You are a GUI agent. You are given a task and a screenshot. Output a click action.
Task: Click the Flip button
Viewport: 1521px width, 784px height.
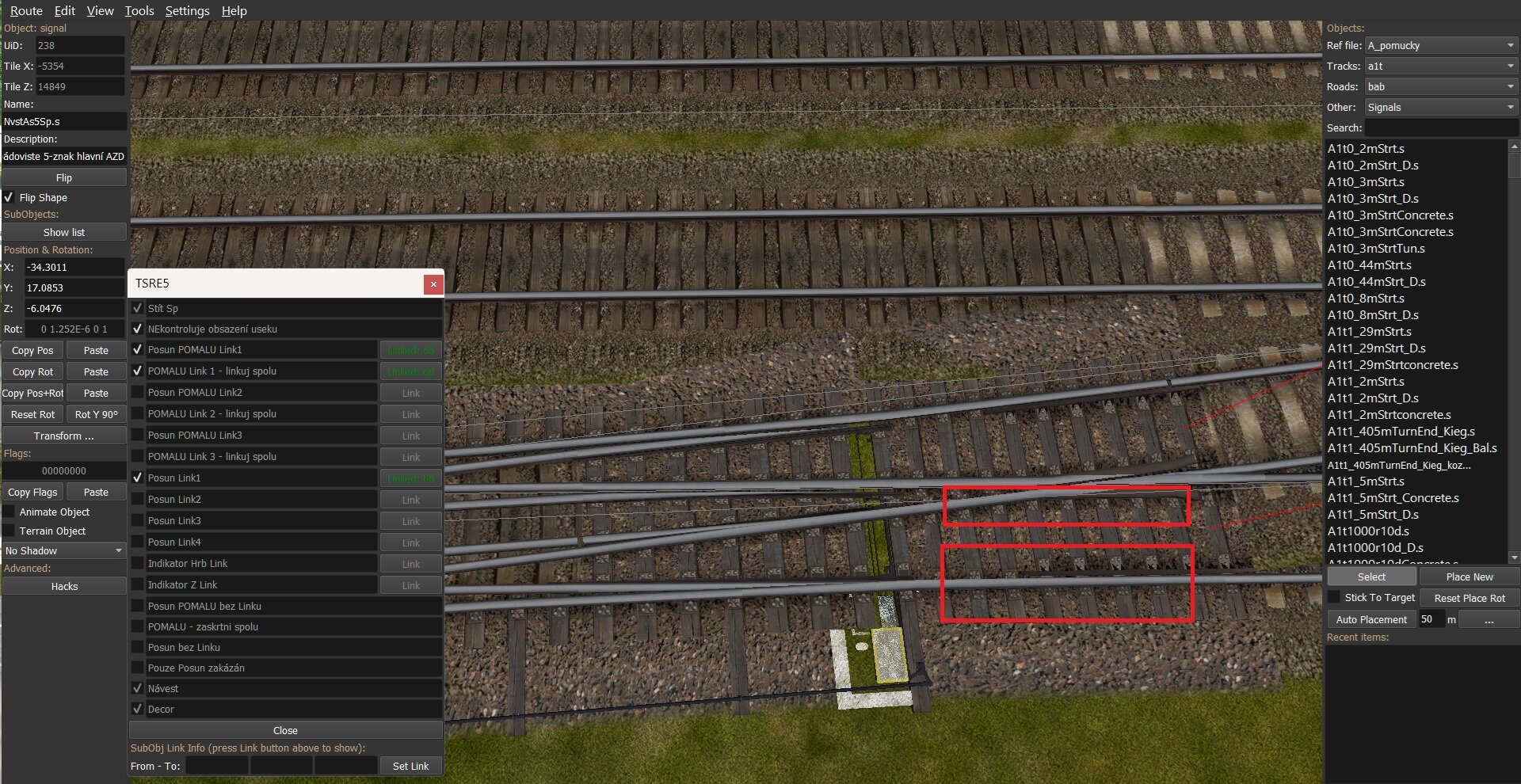(64, 177)
